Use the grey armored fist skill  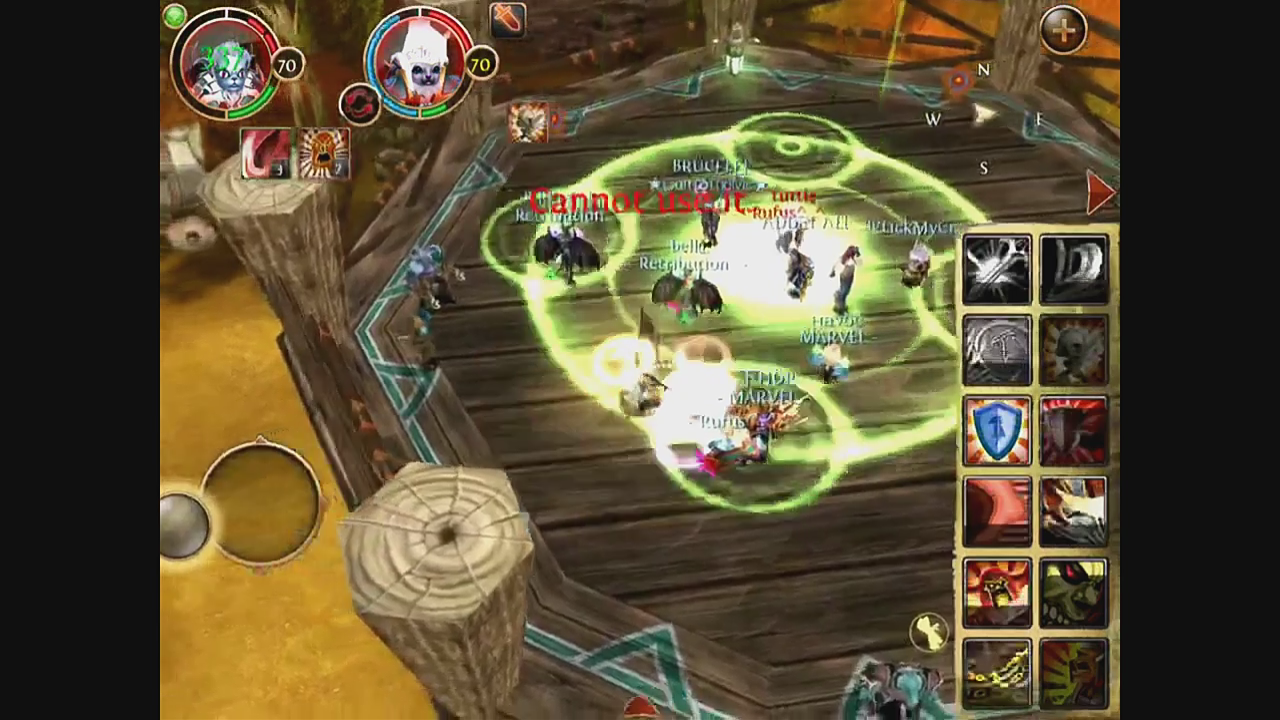pyautogui.click(x=1074, y=268)
